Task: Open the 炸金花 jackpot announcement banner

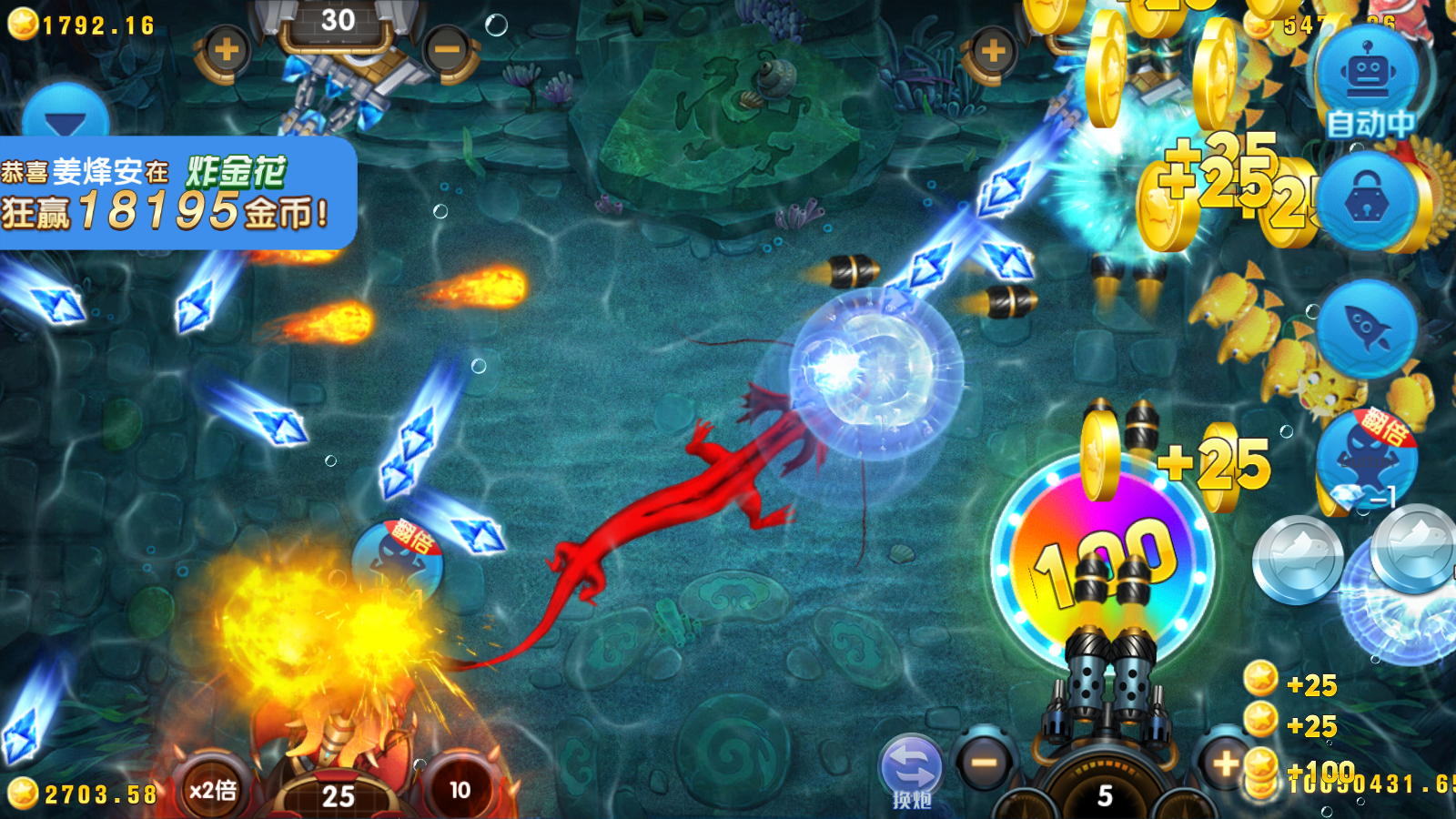Action: click(x=177, y=193)
